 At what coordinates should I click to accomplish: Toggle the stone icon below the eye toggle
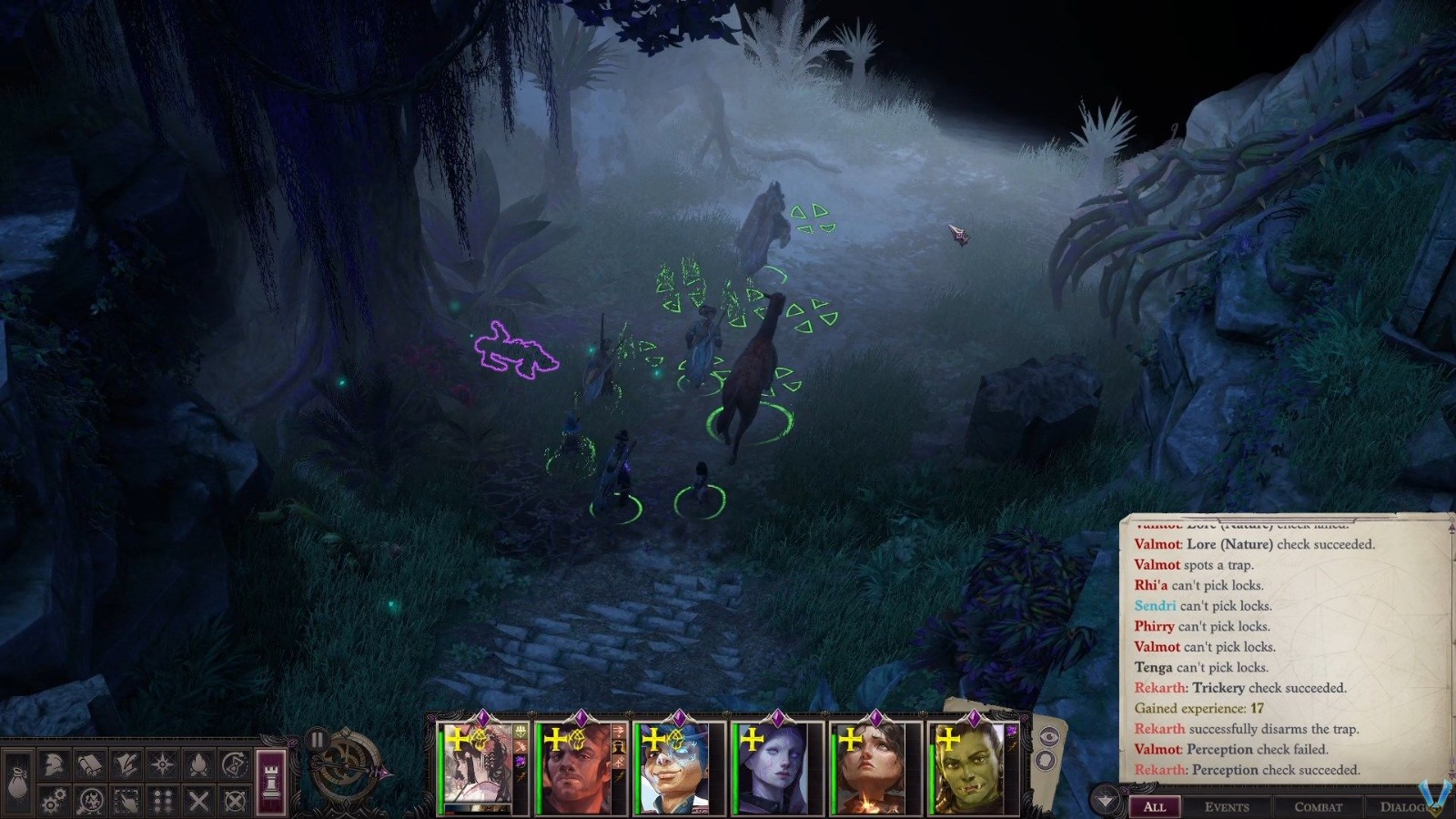point(1045,760)
